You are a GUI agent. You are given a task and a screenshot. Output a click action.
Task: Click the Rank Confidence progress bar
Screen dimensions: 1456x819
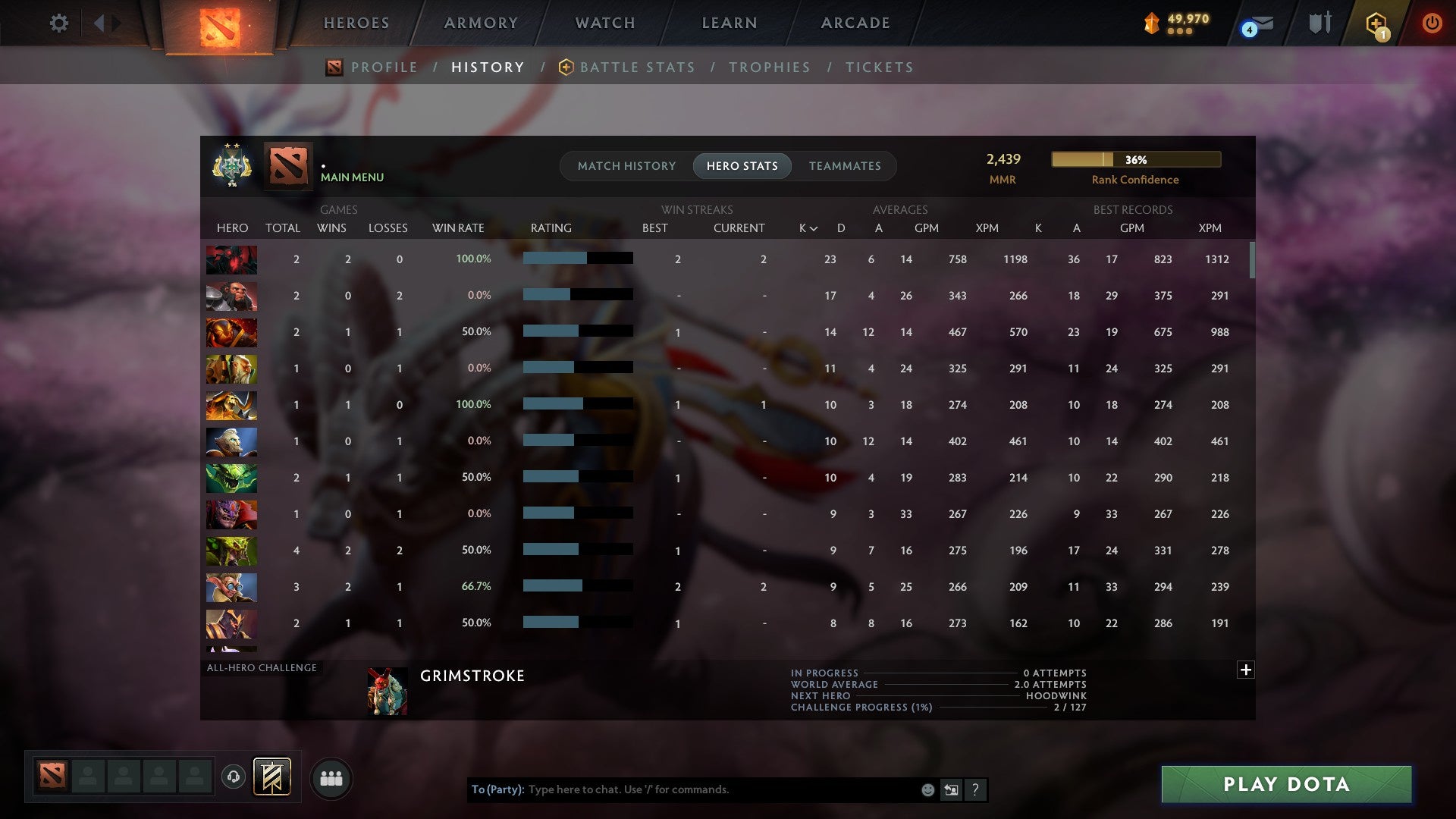pyautogui.click(x=1134, y=160)
